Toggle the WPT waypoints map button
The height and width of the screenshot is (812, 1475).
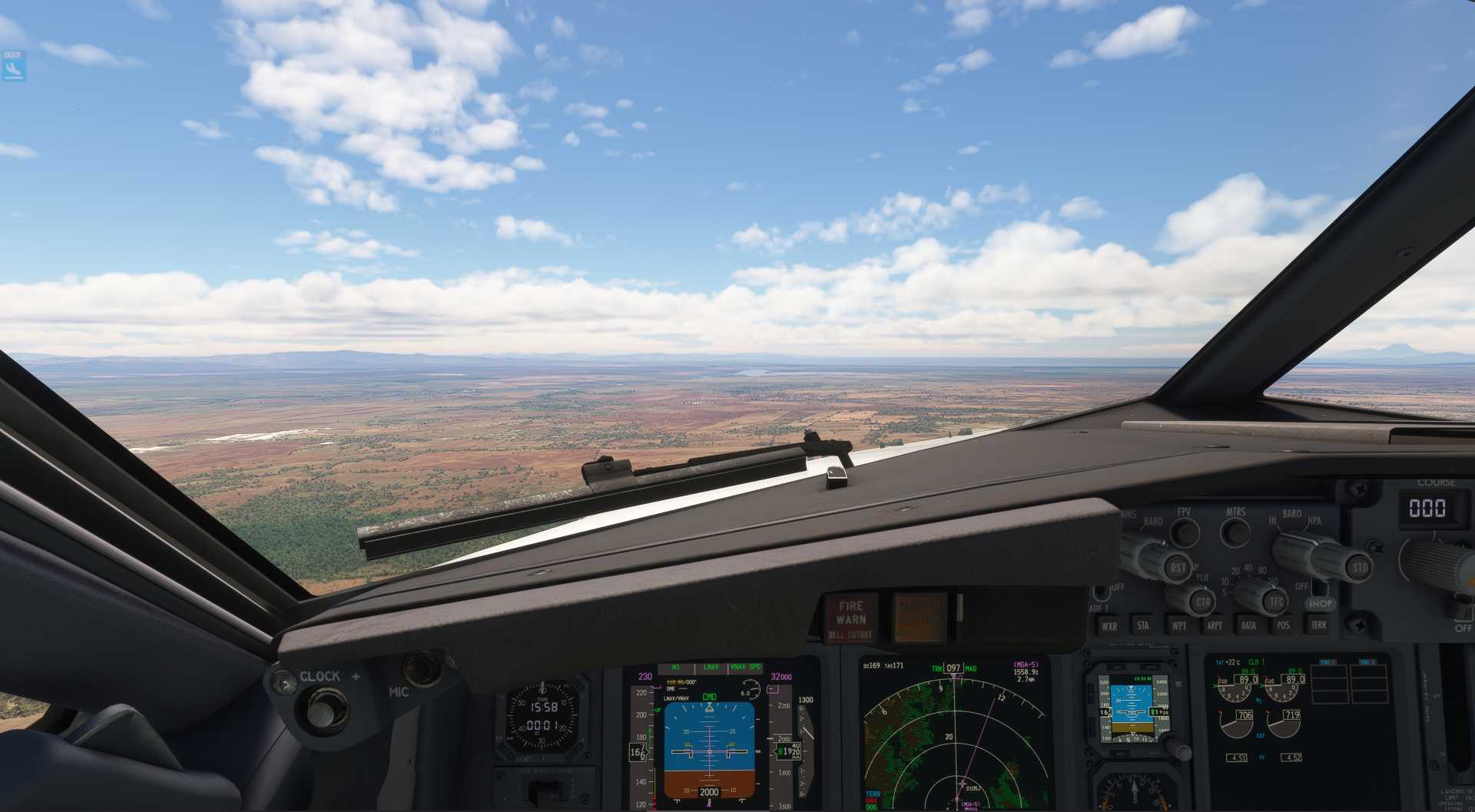pyautogui.click(x=1178, y=625)
